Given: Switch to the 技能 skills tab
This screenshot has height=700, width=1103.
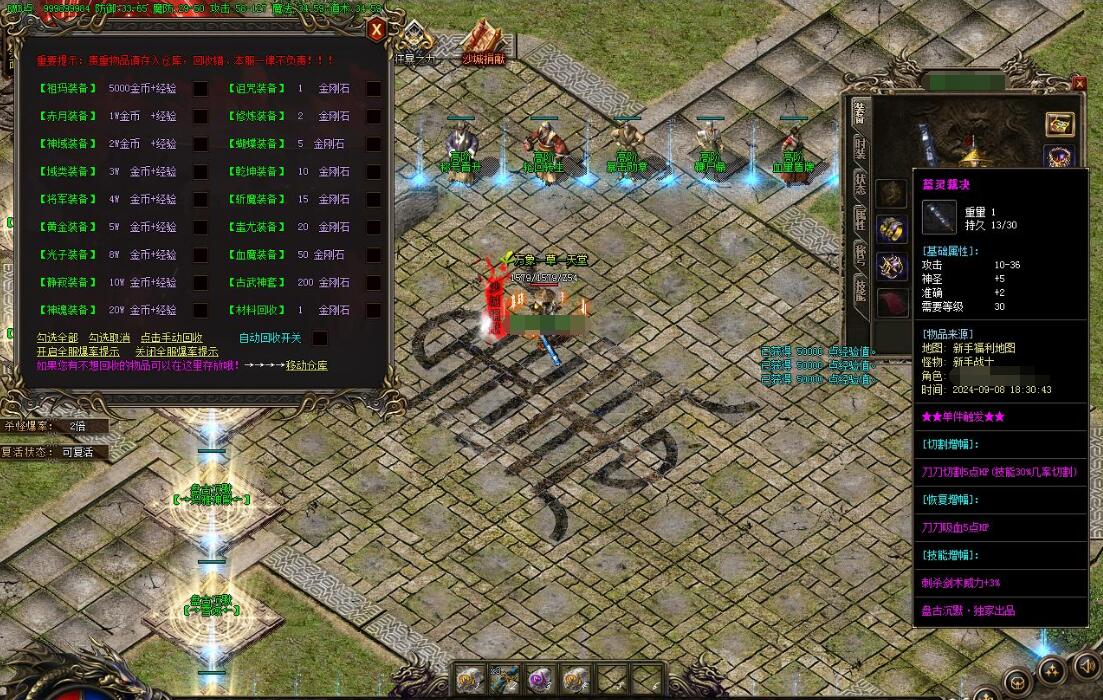Looking at the screenshot, I should (x=859, y=289).
